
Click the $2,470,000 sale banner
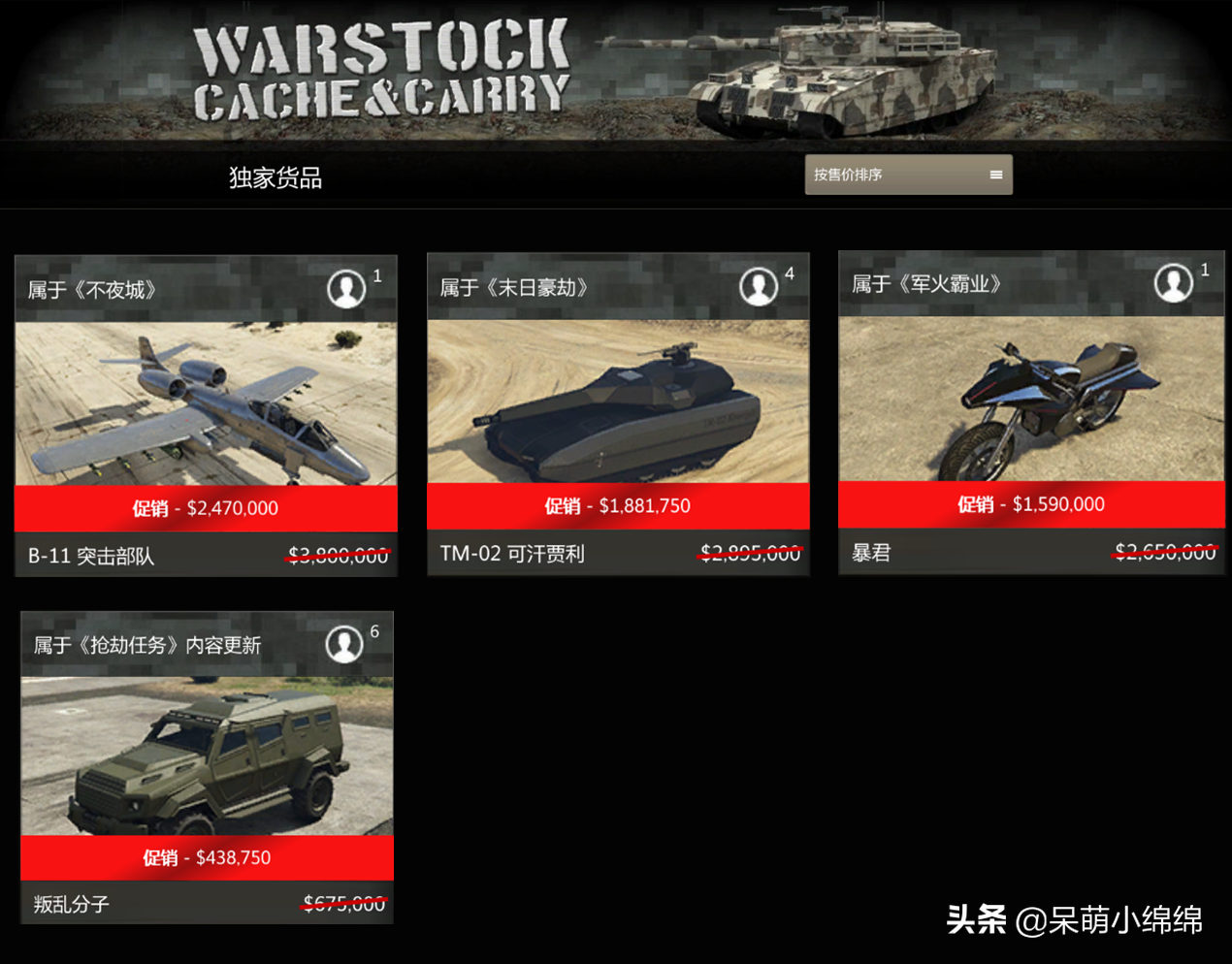206,508
